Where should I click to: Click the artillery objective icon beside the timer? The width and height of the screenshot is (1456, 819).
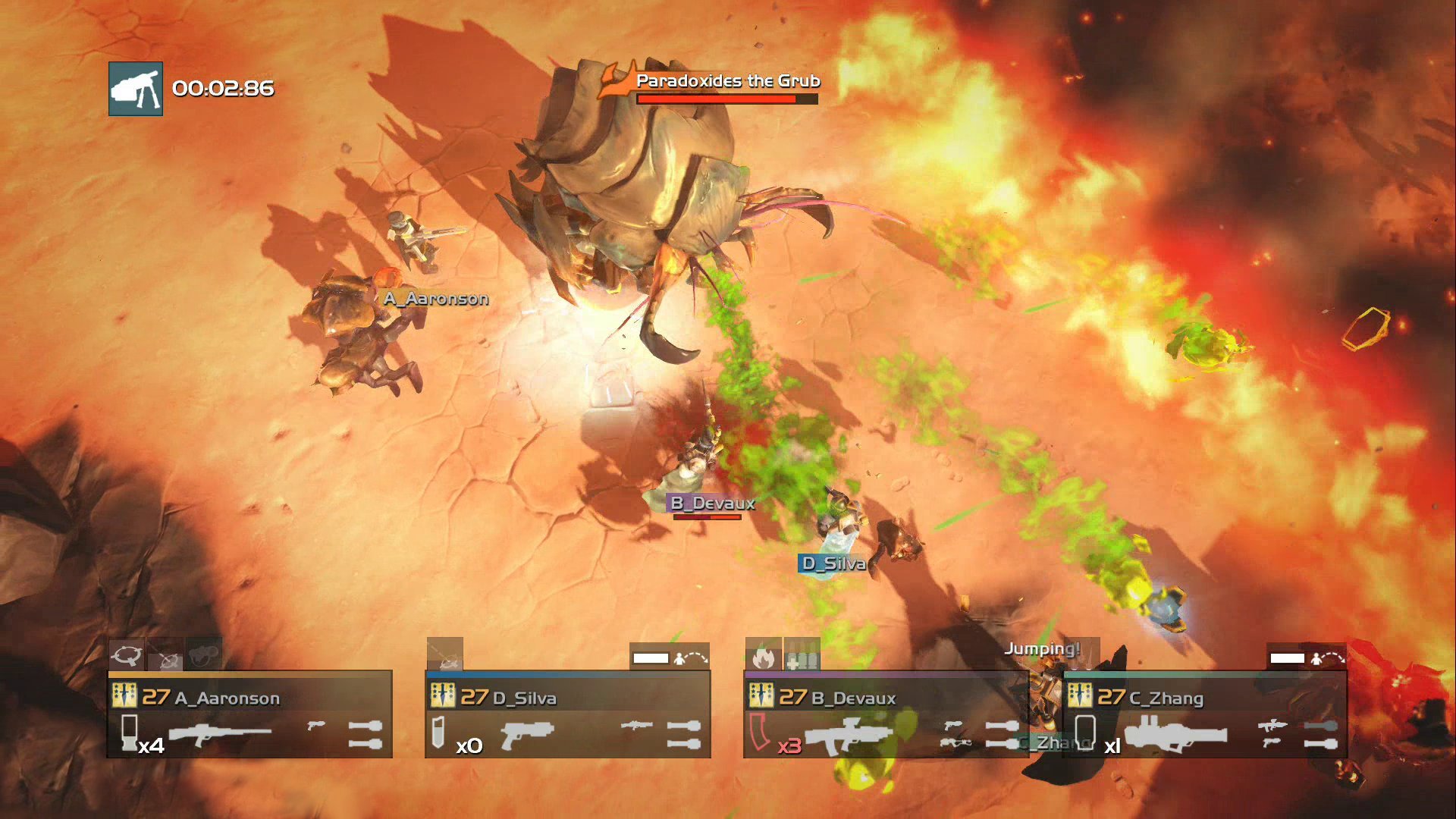(136, 89)
